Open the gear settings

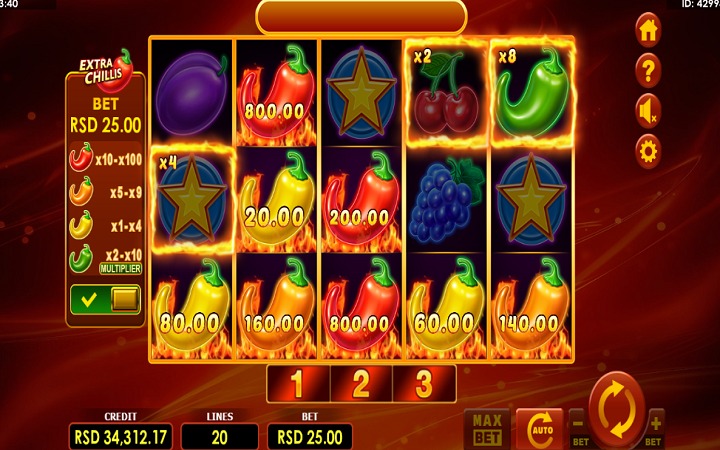[x=648, y=151]
